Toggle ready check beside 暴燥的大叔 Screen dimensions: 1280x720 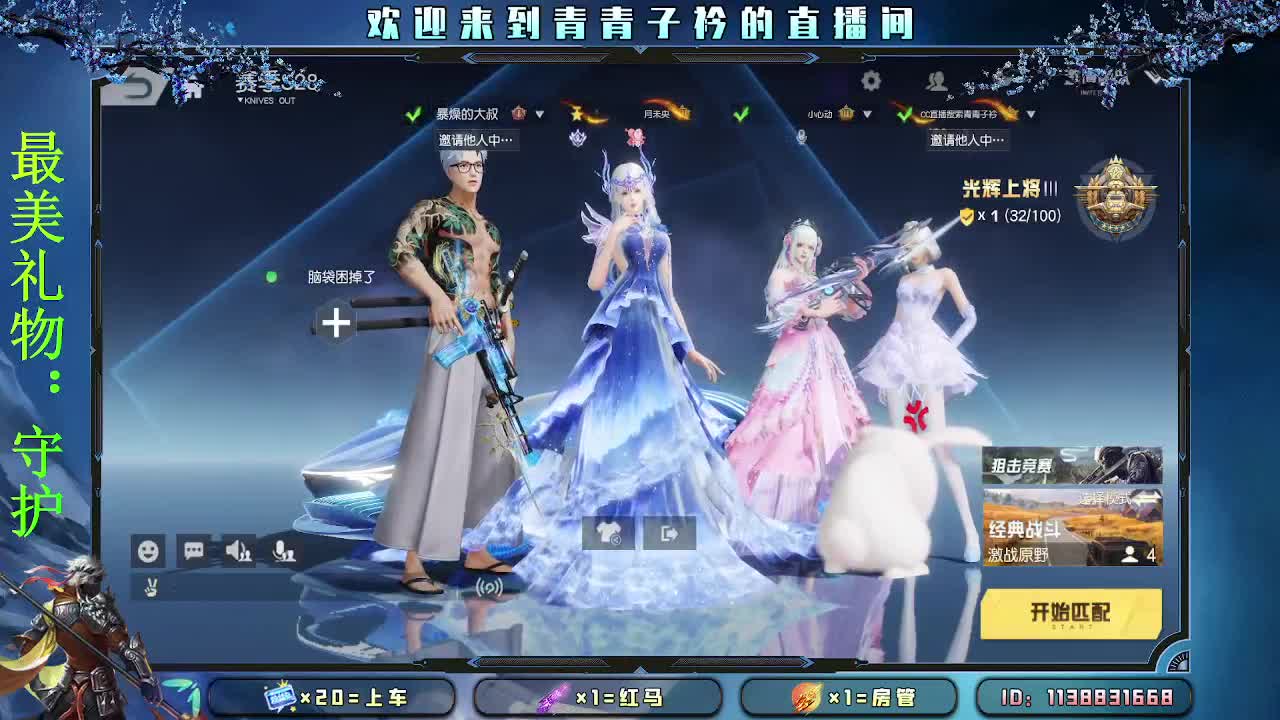[411, 116]
